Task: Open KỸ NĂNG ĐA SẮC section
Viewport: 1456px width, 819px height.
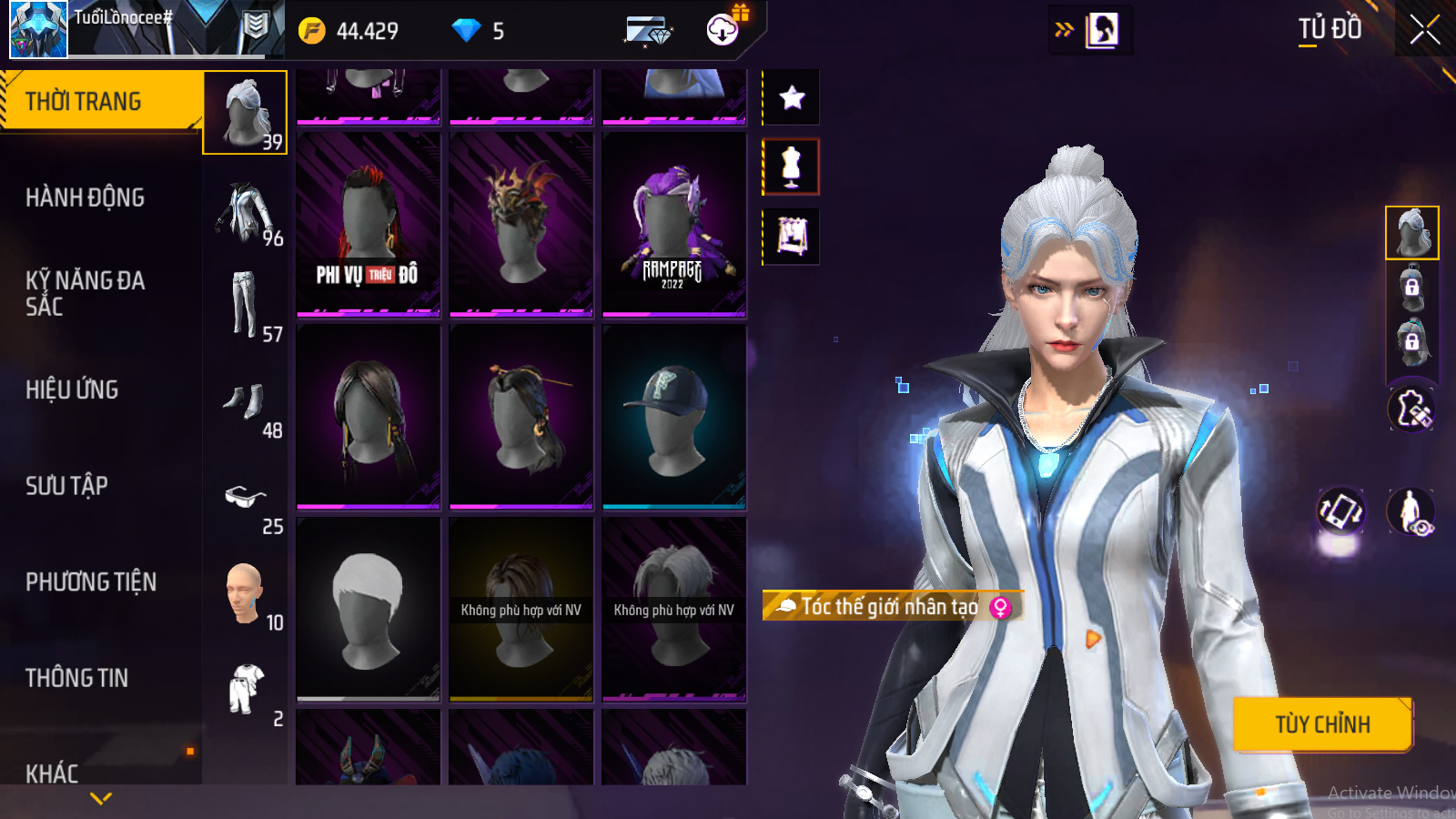Action: point(85,293)
